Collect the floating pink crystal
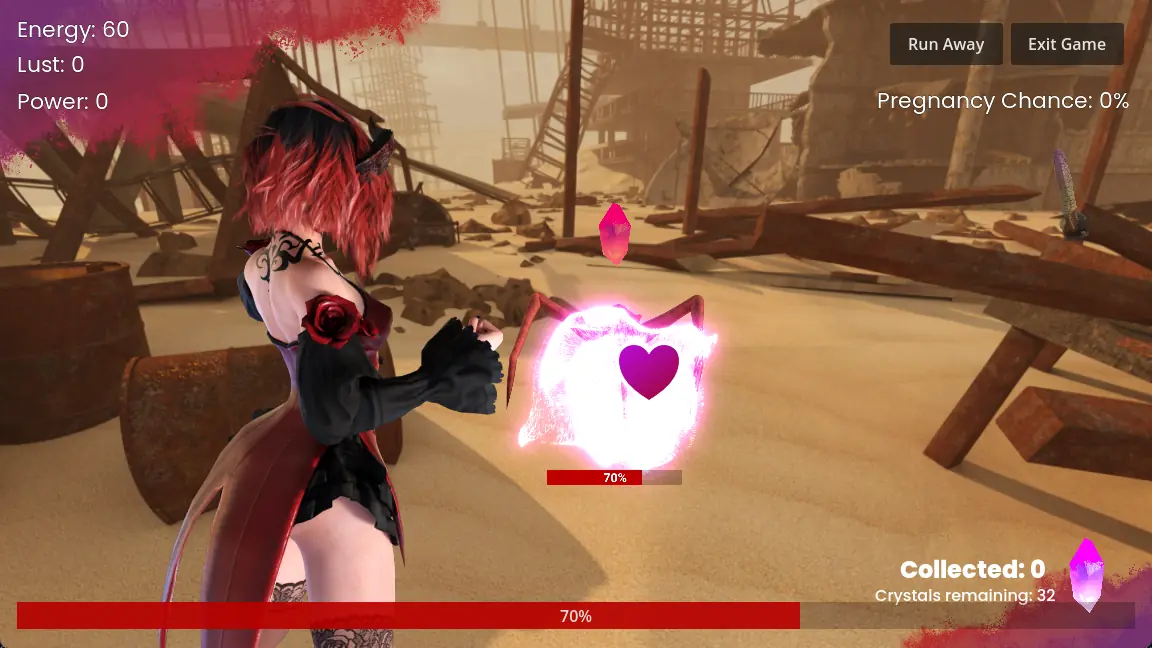 (612, 233)
